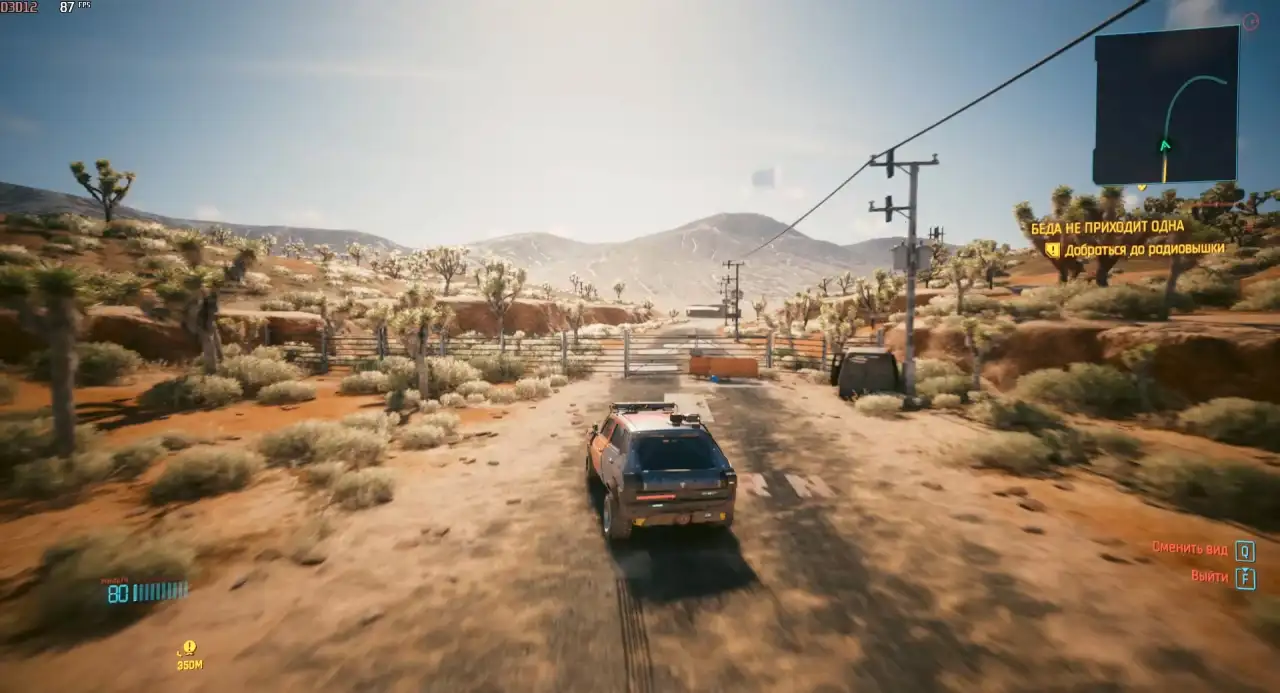Select the quest title «Беда не приходит одна»
This screenshot has width=1280, height=693.
(1107, 228)
